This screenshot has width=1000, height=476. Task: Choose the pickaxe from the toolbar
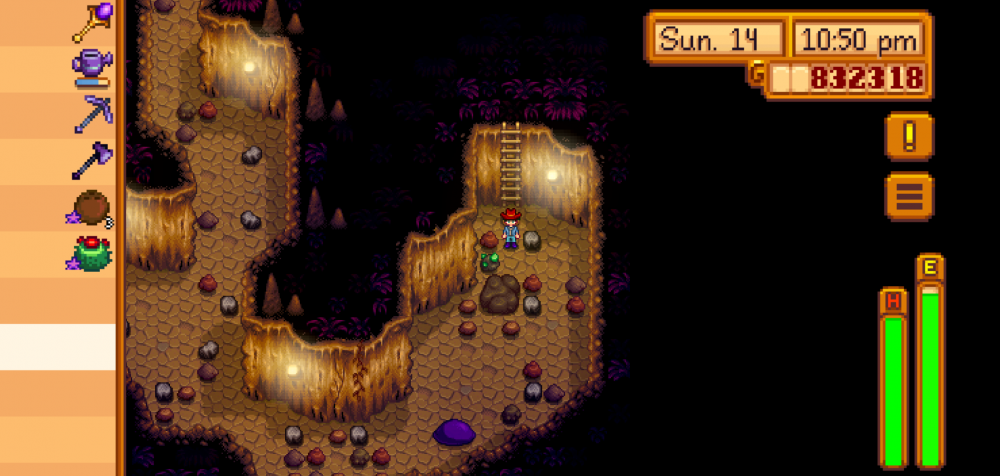92,114
